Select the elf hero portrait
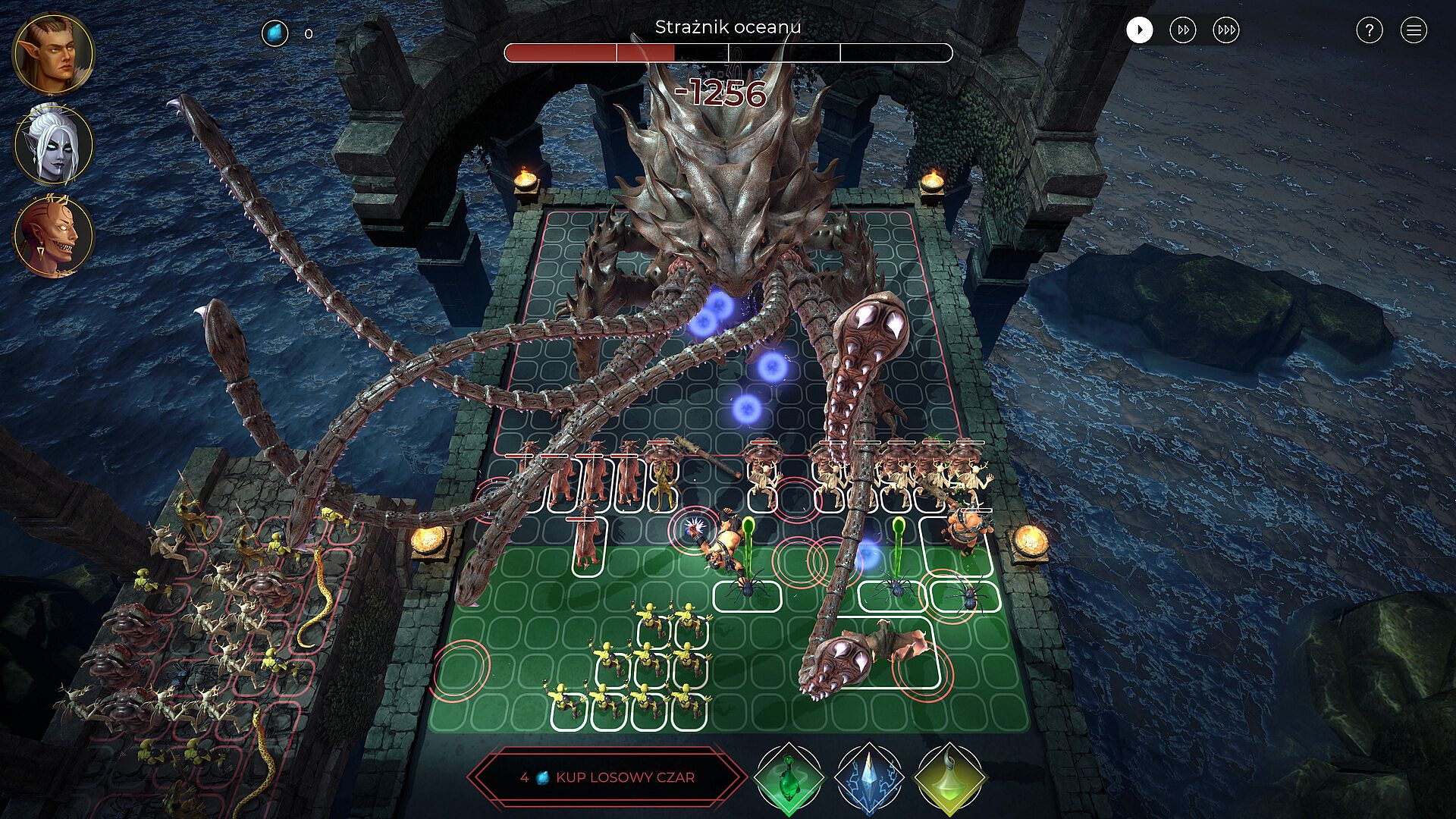The image size is (1456, 819). click(x=53, y=52)
